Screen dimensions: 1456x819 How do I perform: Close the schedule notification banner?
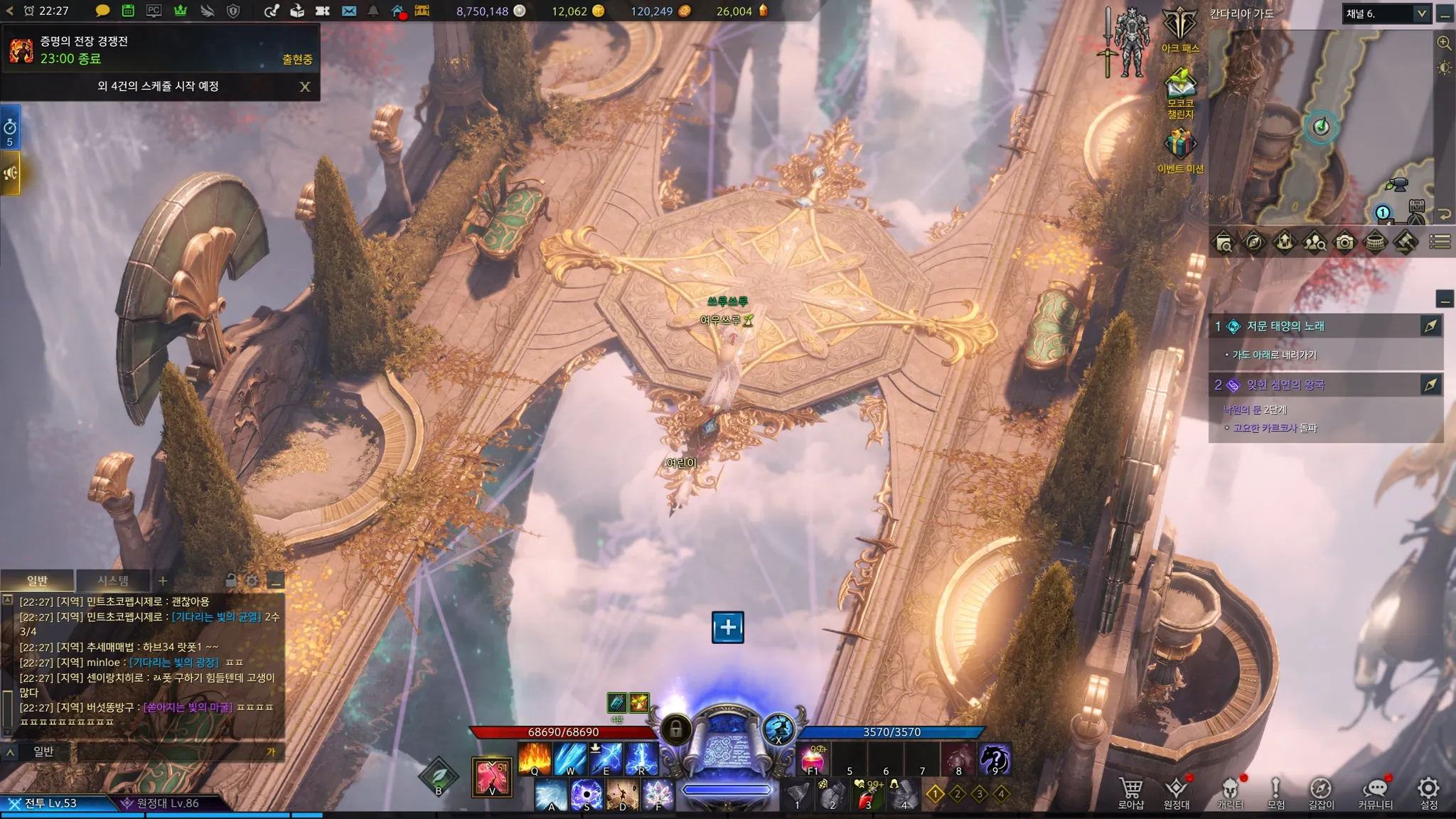(305, 87)
